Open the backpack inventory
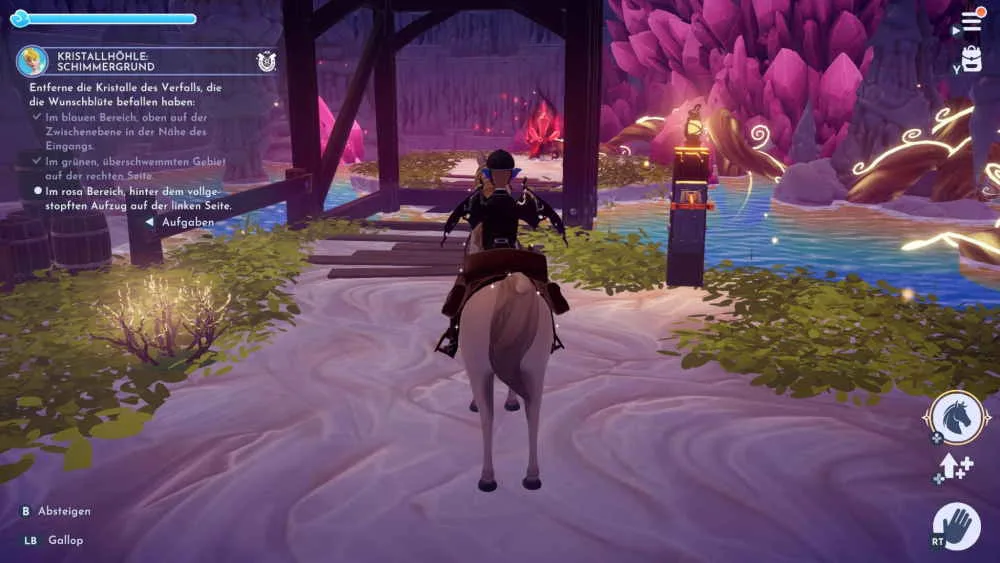The image size is (1000, 563). point(971,57)
